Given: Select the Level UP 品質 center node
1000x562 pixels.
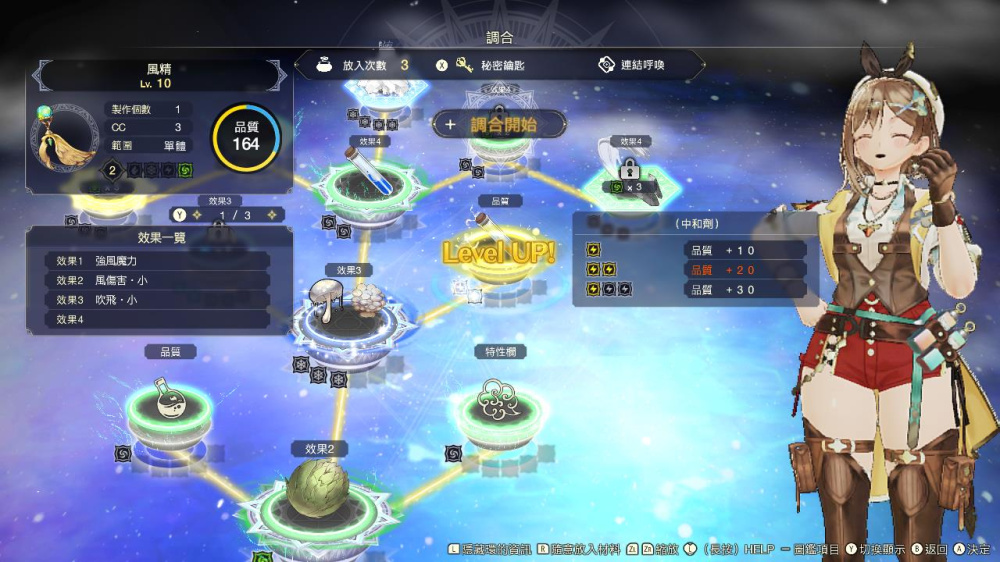Looking at the screenshot, I should 497,250.
